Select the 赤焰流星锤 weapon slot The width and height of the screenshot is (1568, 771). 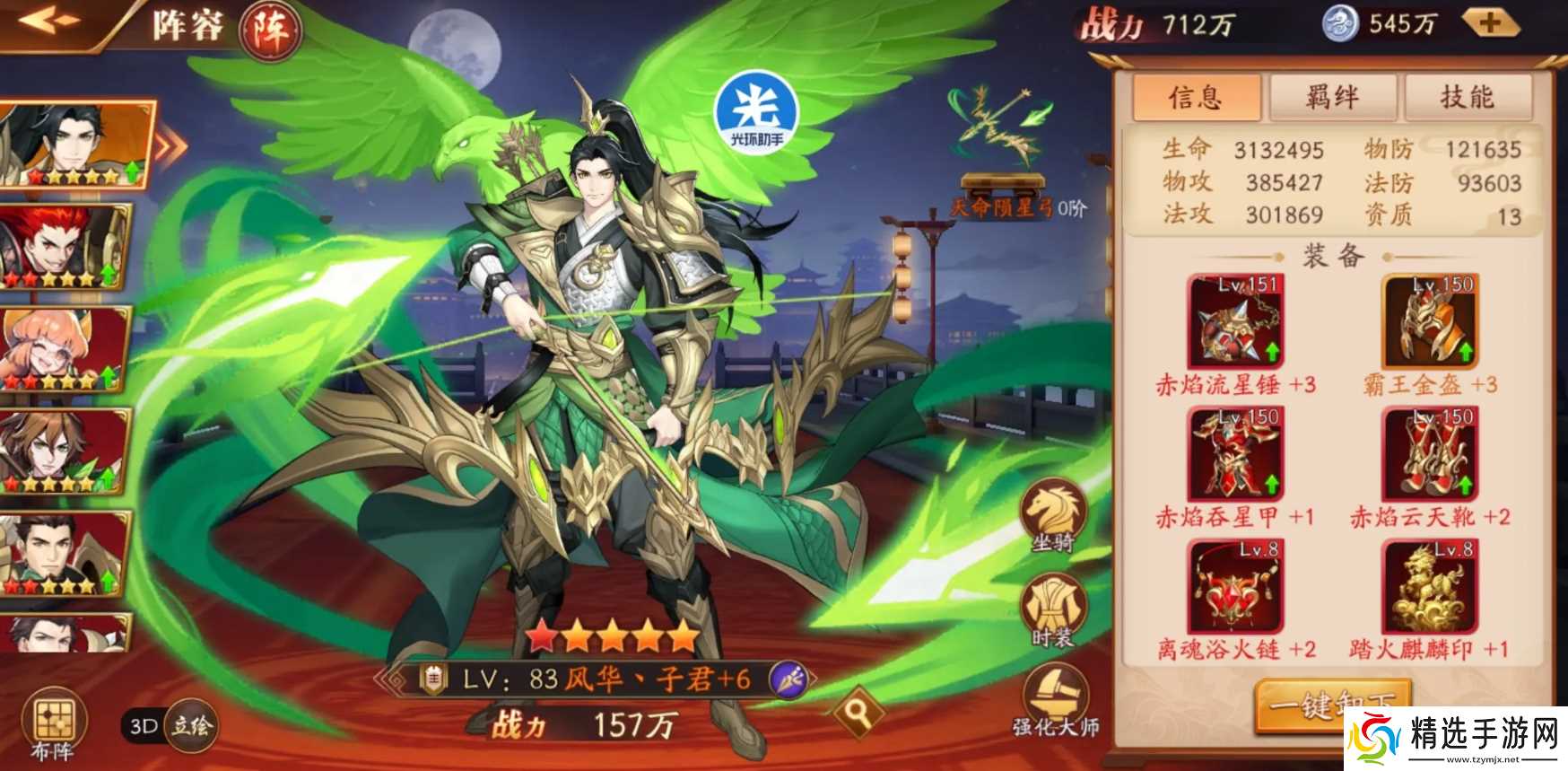[1235, 322]
